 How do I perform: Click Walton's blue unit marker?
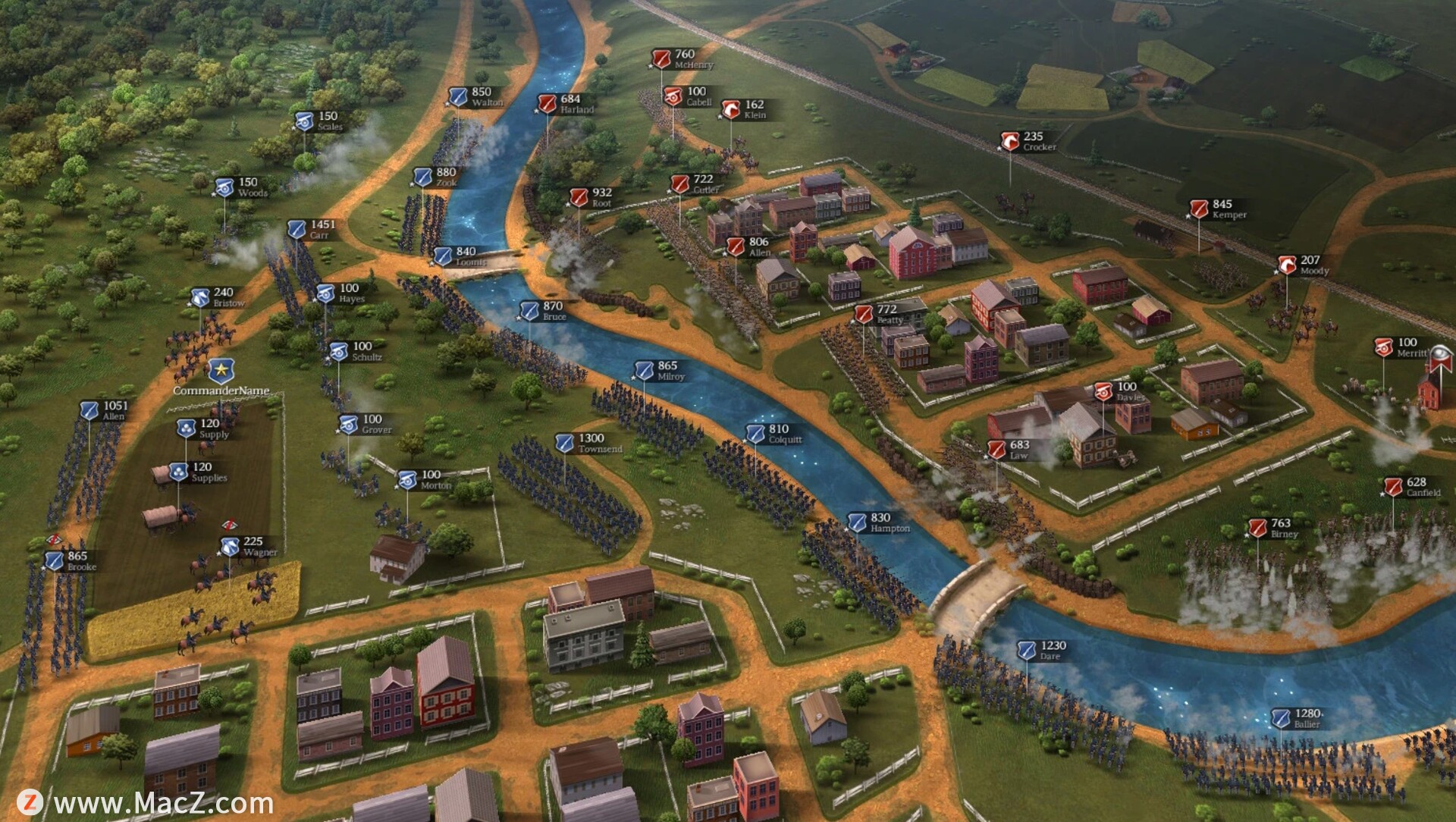[x=457, y=96]
